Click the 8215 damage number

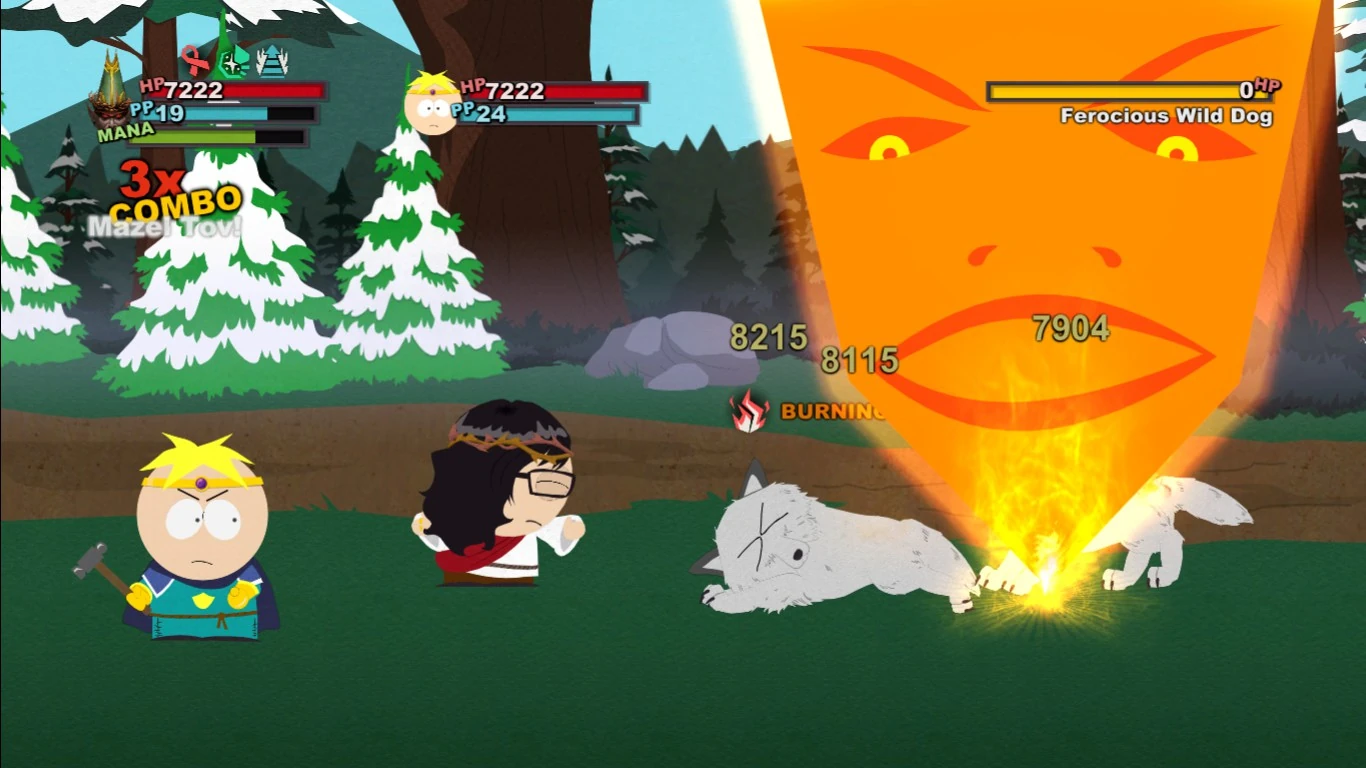[769, 338]
